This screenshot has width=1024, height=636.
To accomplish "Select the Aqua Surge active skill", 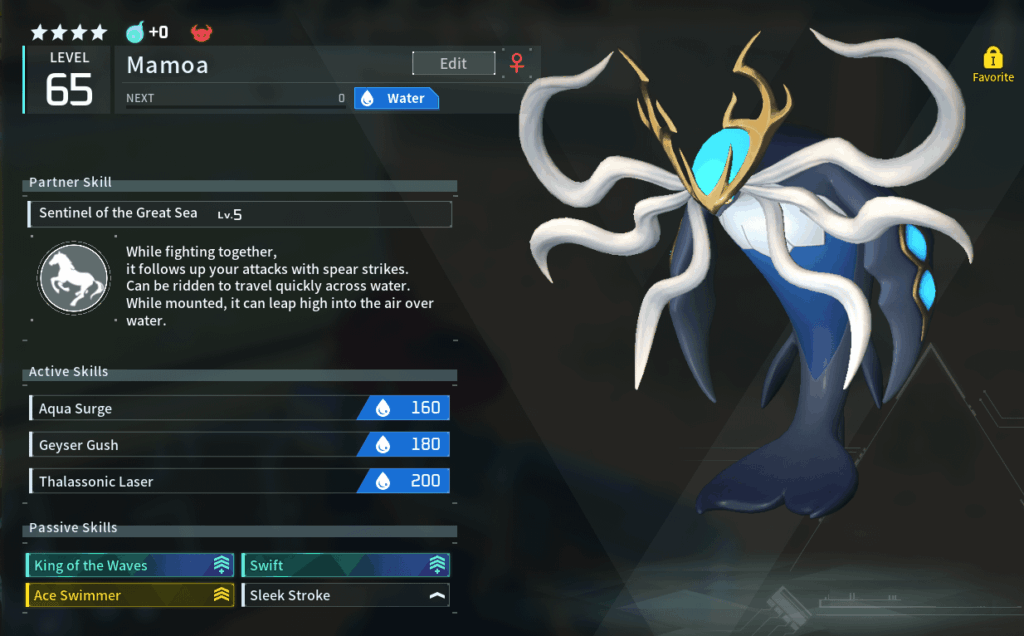I will 240,408.
